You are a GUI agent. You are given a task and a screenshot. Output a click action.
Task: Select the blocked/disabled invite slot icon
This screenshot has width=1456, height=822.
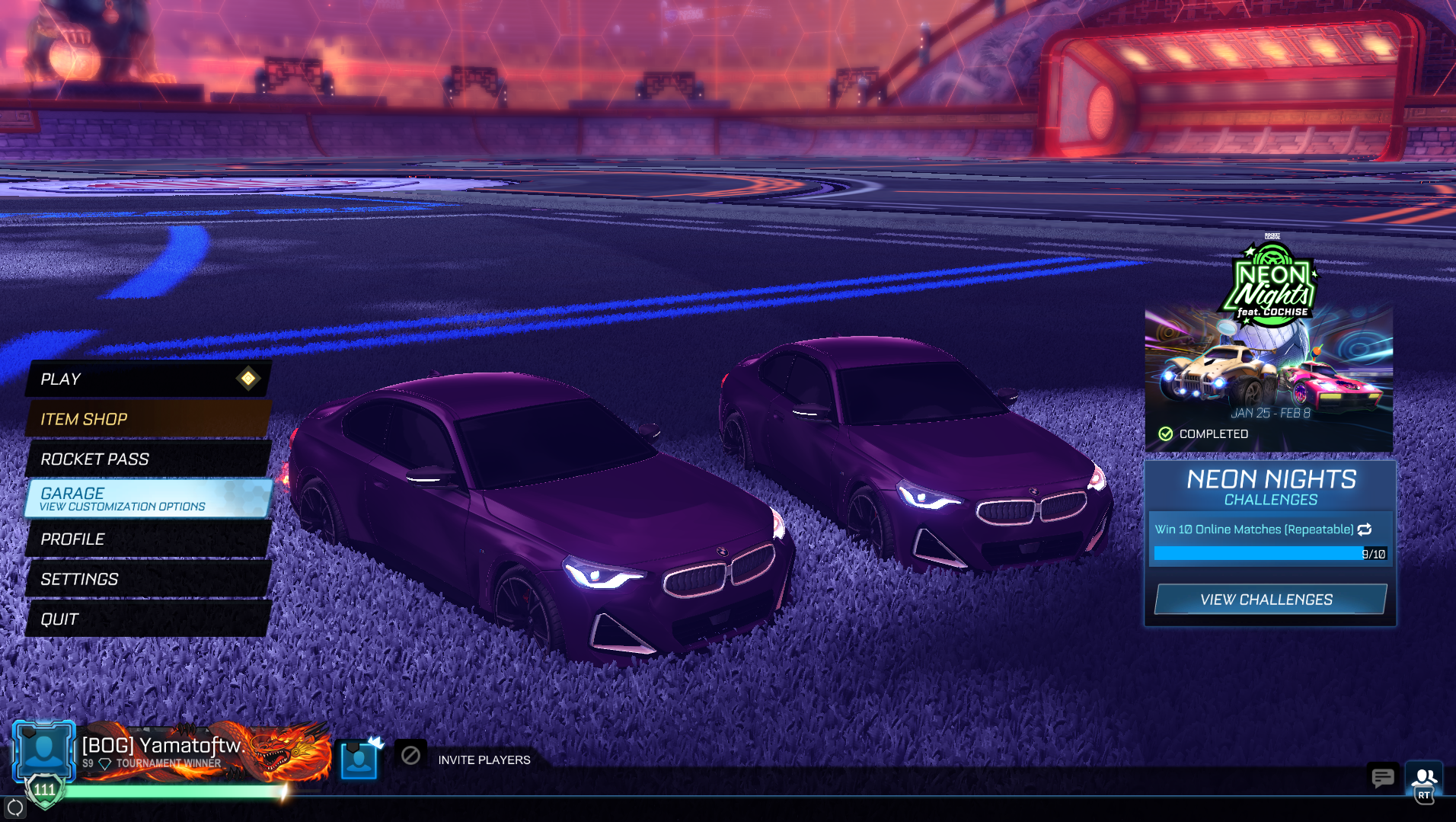[410, 756]
